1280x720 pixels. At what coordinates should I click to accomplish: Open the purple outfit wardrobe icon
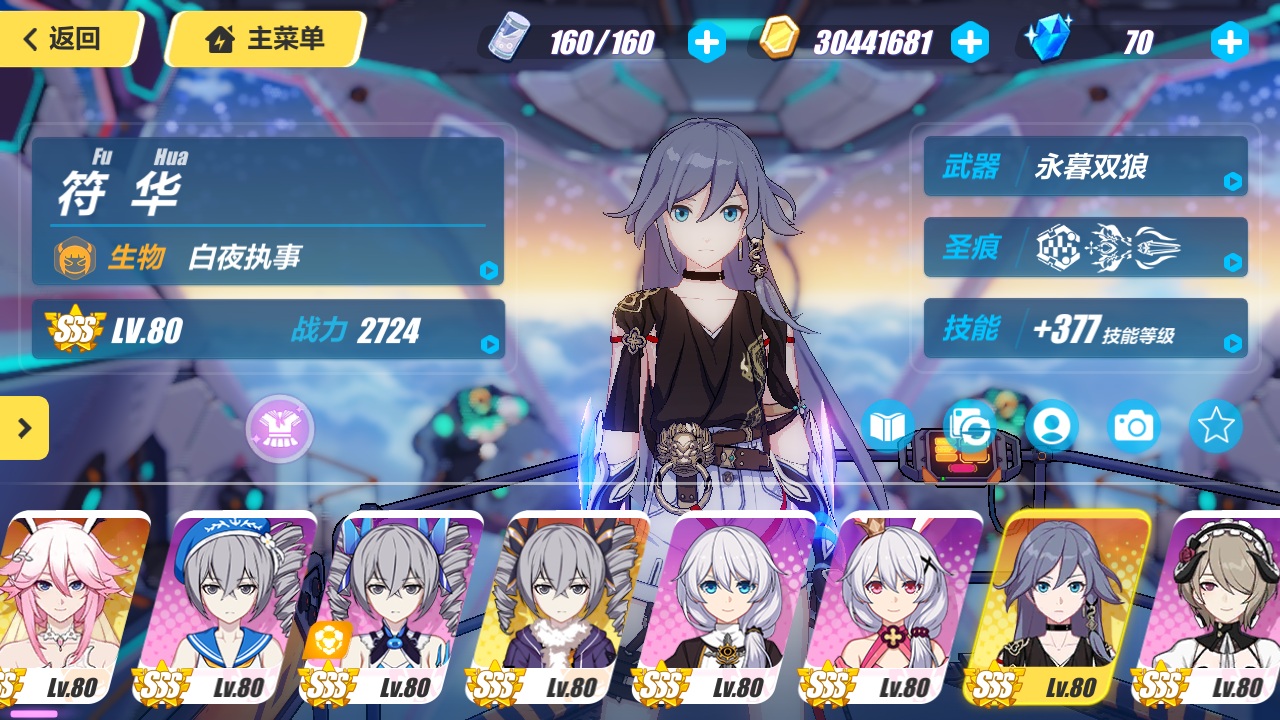click(x=280, y=429)
